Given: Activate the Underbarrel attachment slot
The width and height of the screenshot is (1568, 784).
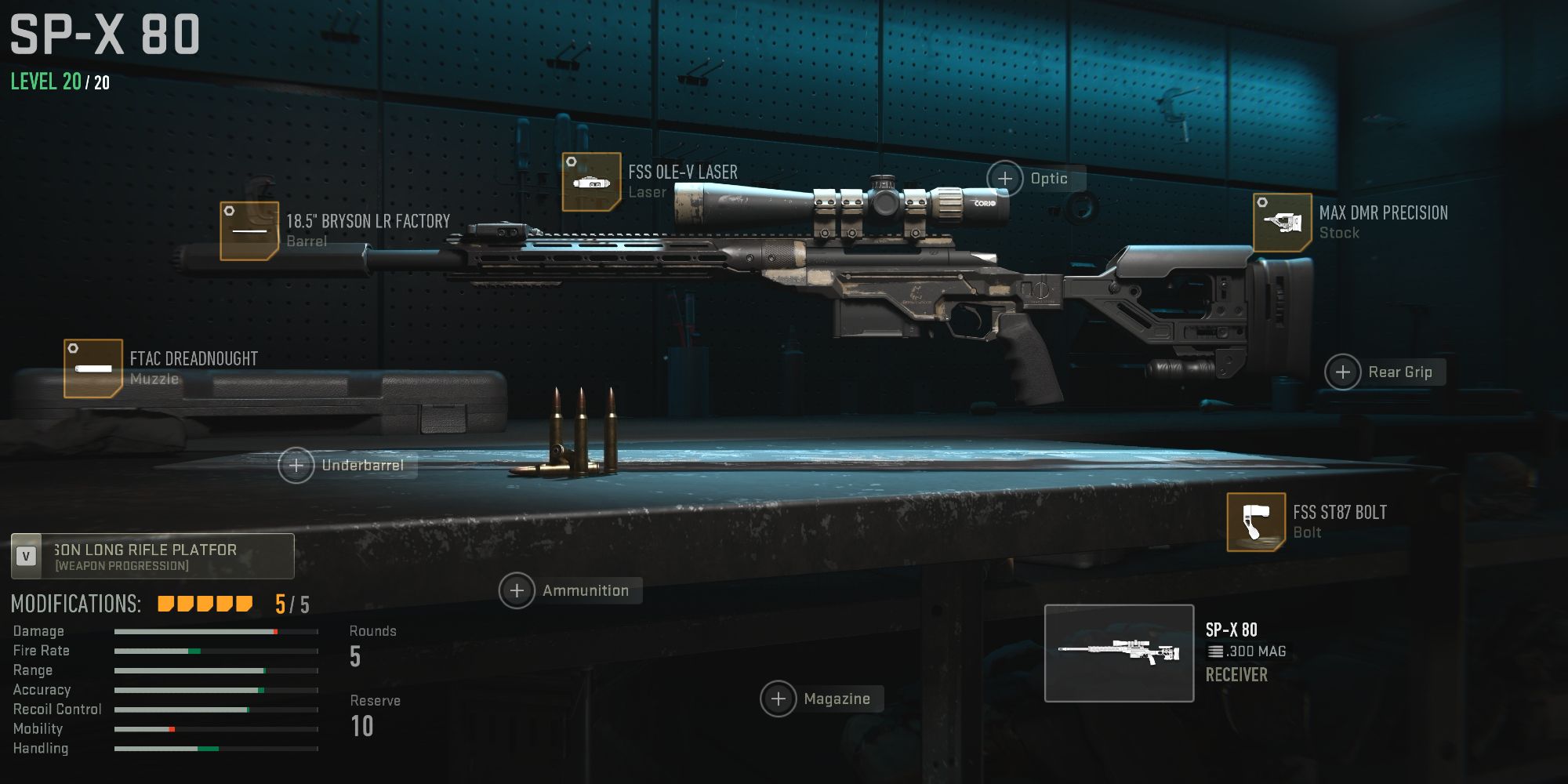Looking at the screenshot, I should pyautogui.click(x=296, y=465).
